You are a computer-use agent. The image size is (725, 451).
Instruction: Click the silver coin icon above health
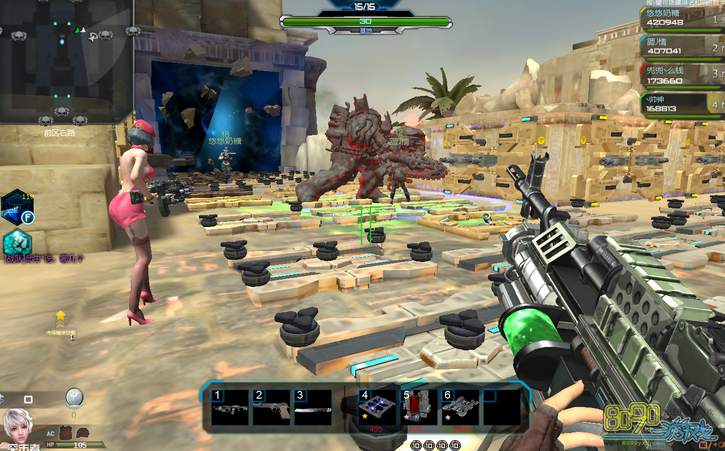[74, 397]
